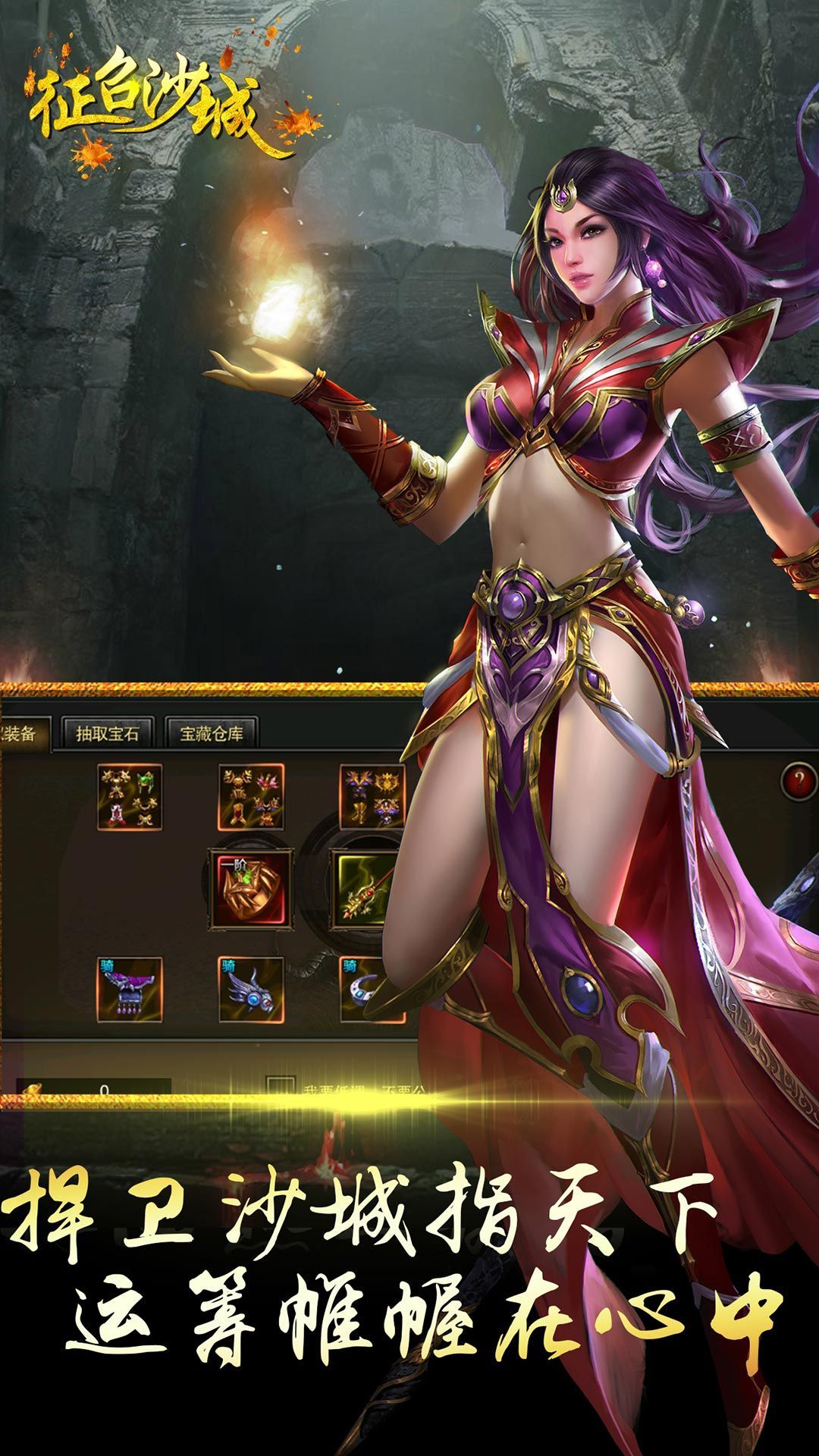Select the 一阶 bronze armor item slot

click(252, 890)
